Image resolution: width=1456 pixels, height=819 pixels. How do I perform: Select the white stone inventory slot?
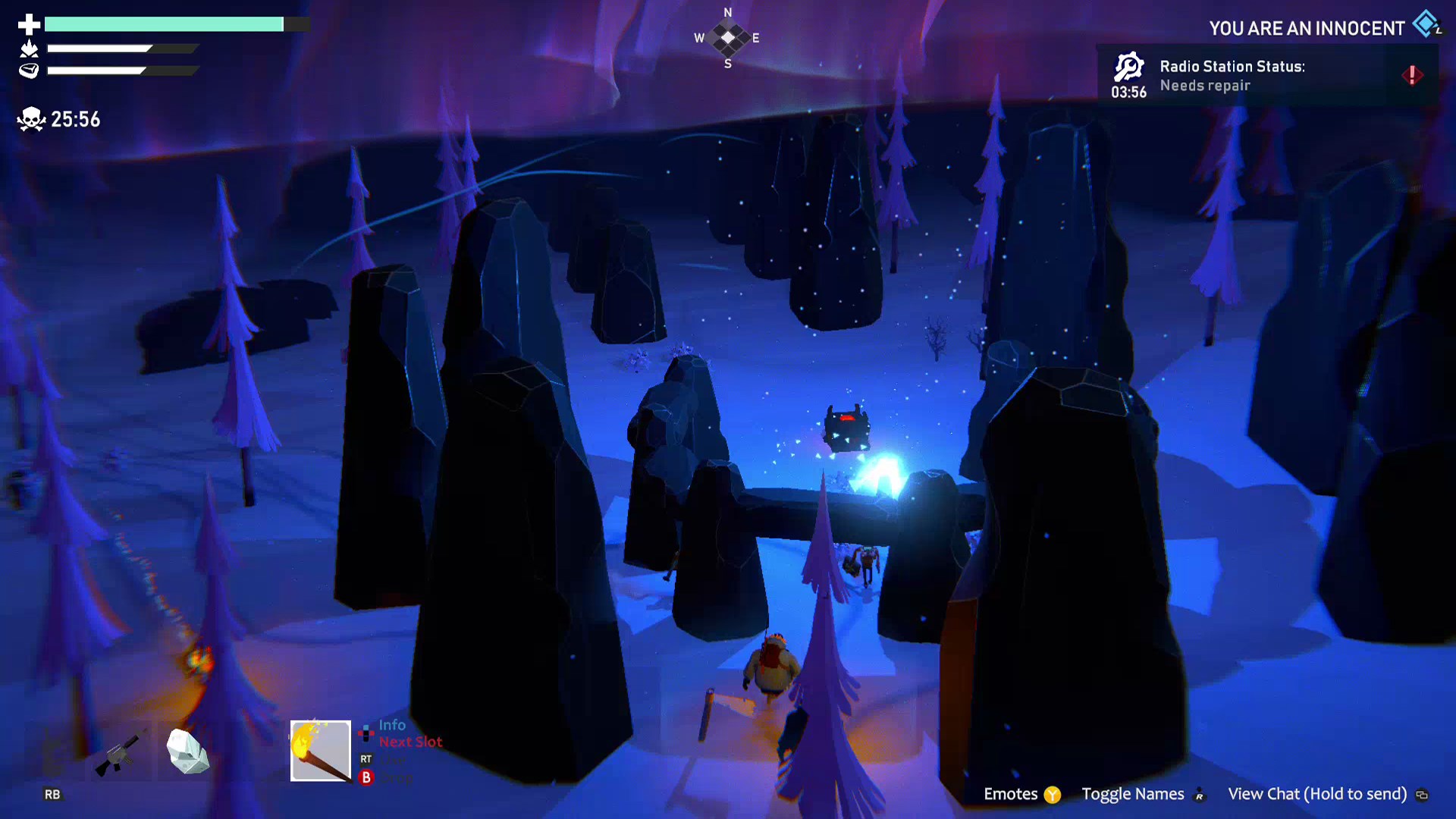[x=187, y=752]
